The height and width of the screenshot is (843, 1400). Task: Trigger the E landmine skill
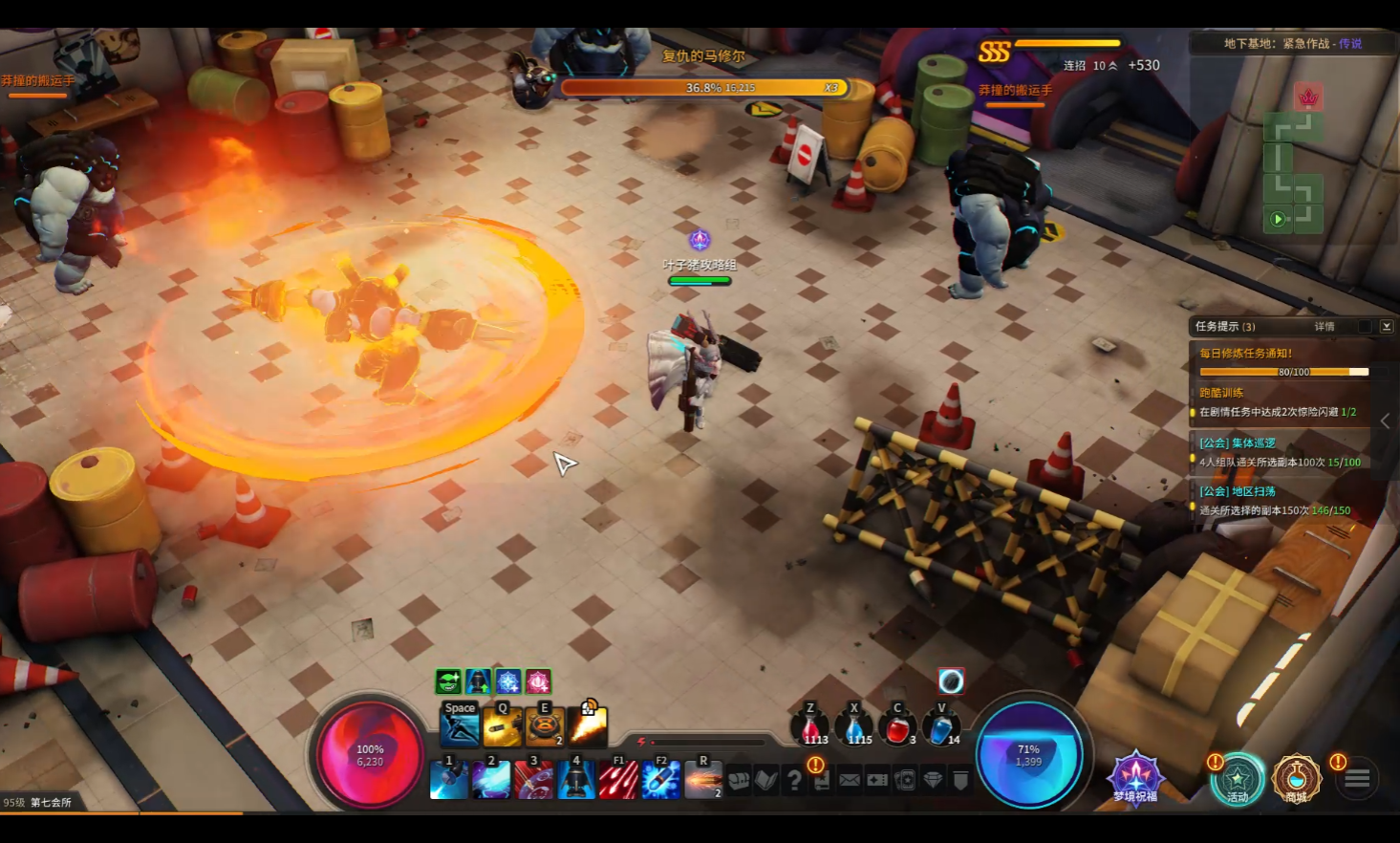tap(545, 726)
